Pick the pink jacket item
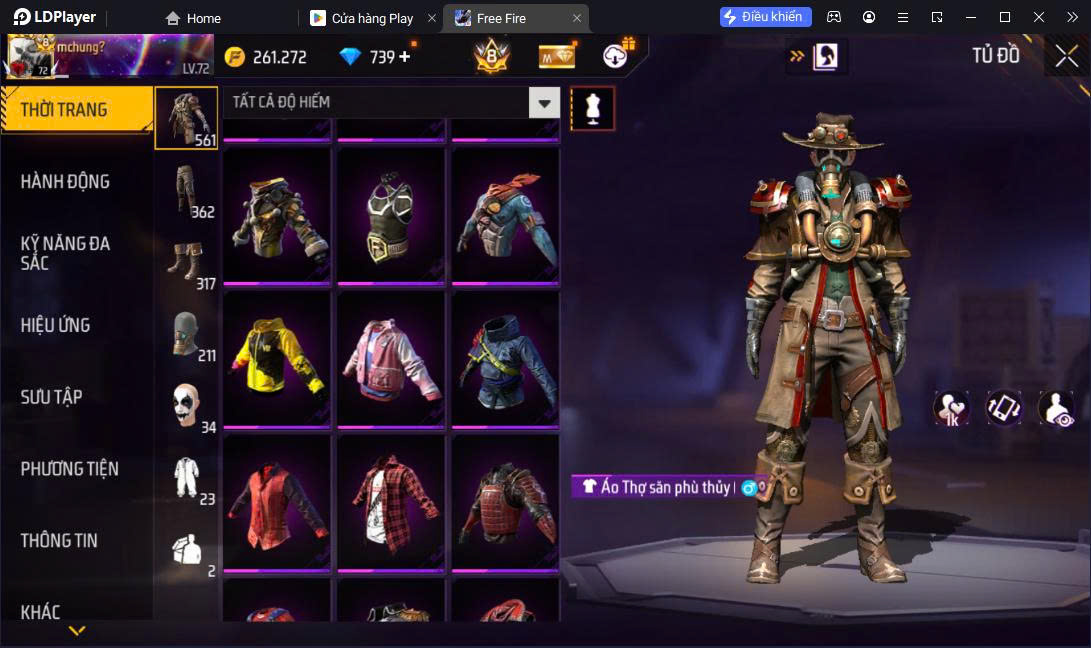The width and height of the screenshot is (1091, 648). point(391,357)
